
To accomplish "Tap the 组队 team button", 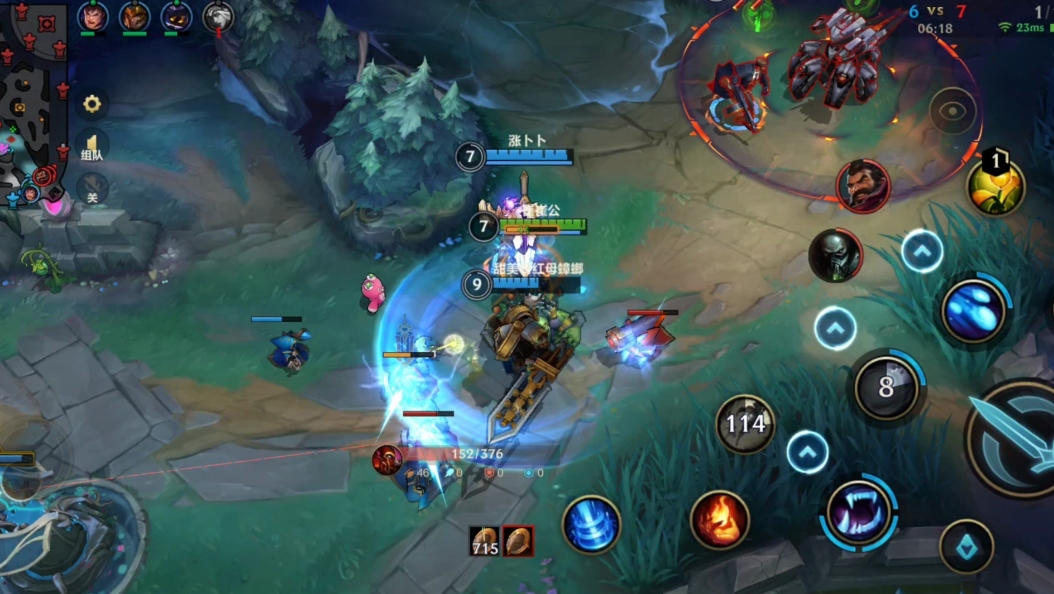I will [92, 148].
